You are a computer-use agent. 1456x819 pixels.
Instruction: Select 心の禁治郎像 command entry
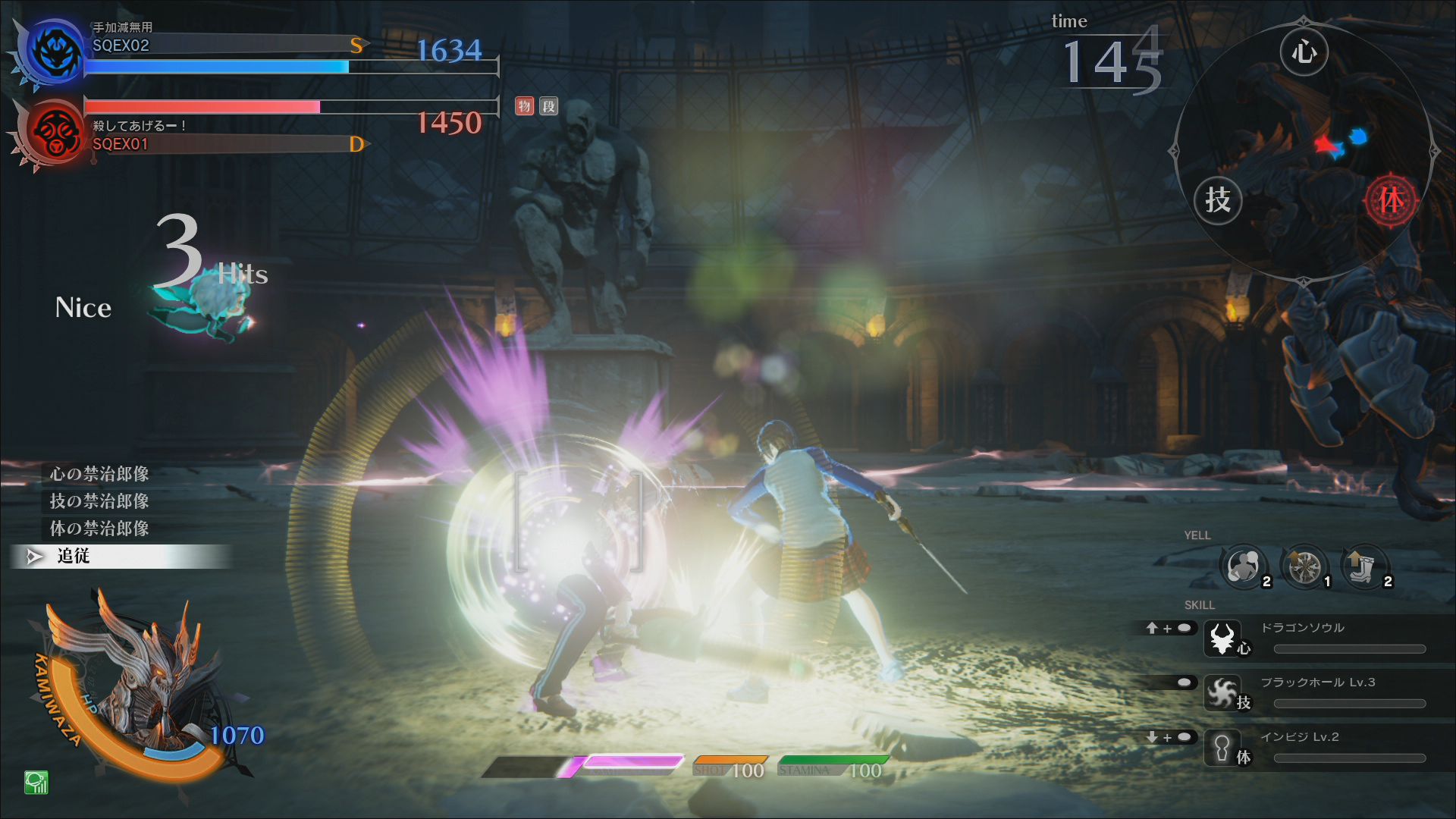coord(99,474)
